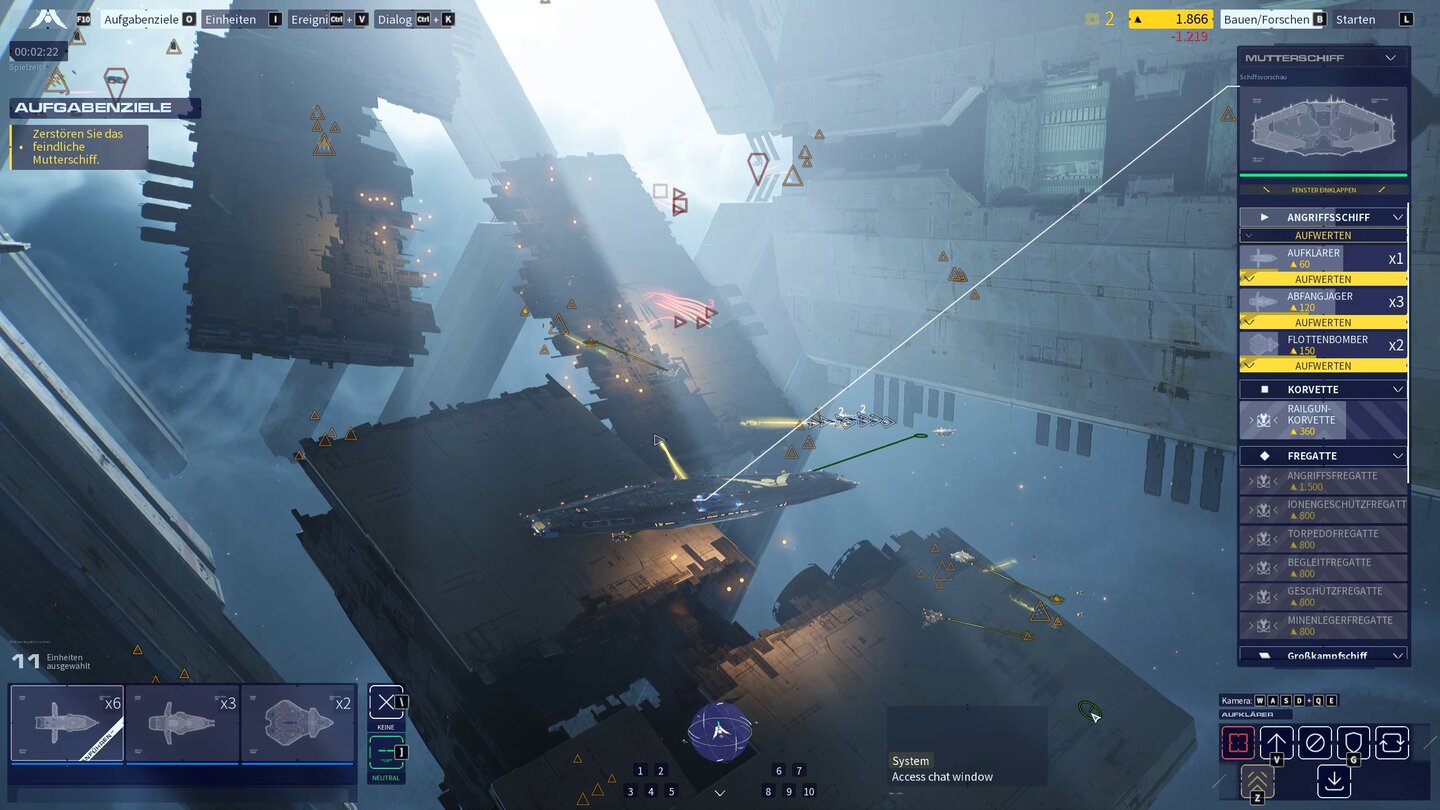
Task: Click the move up arrow command icon
Action: 1276,742
